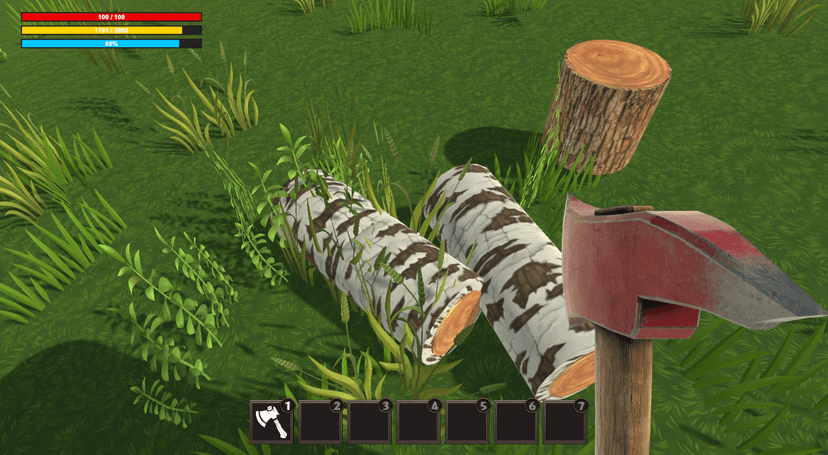The width and height of the screenshot is (828, 455).
Task: Select the axe in hotbar slot 1
Action: click(x=271, y=421)
